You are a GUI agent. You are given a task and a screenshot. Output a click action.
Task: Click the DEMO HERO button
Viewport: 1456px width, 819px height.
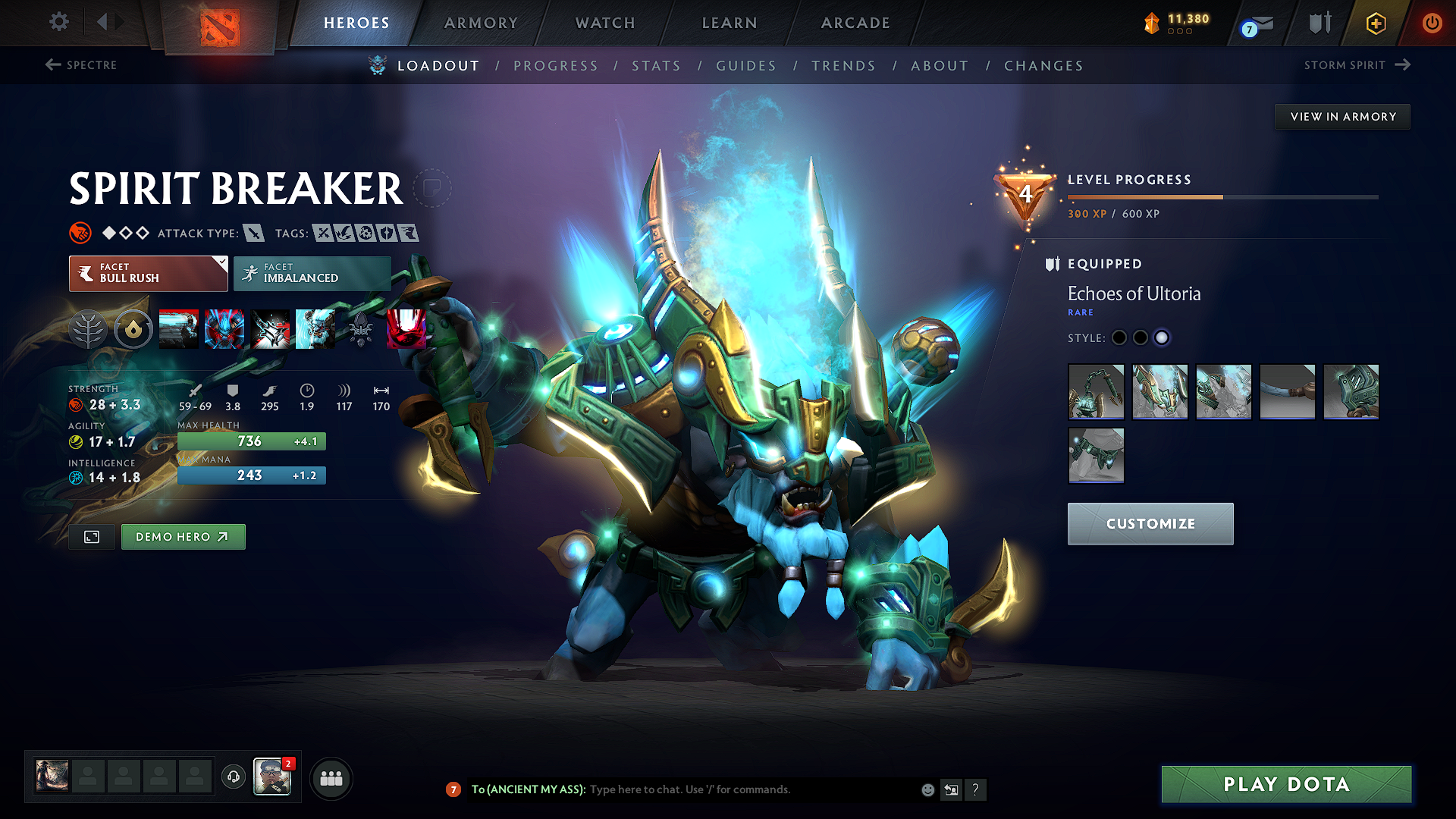tap(183, 537)
